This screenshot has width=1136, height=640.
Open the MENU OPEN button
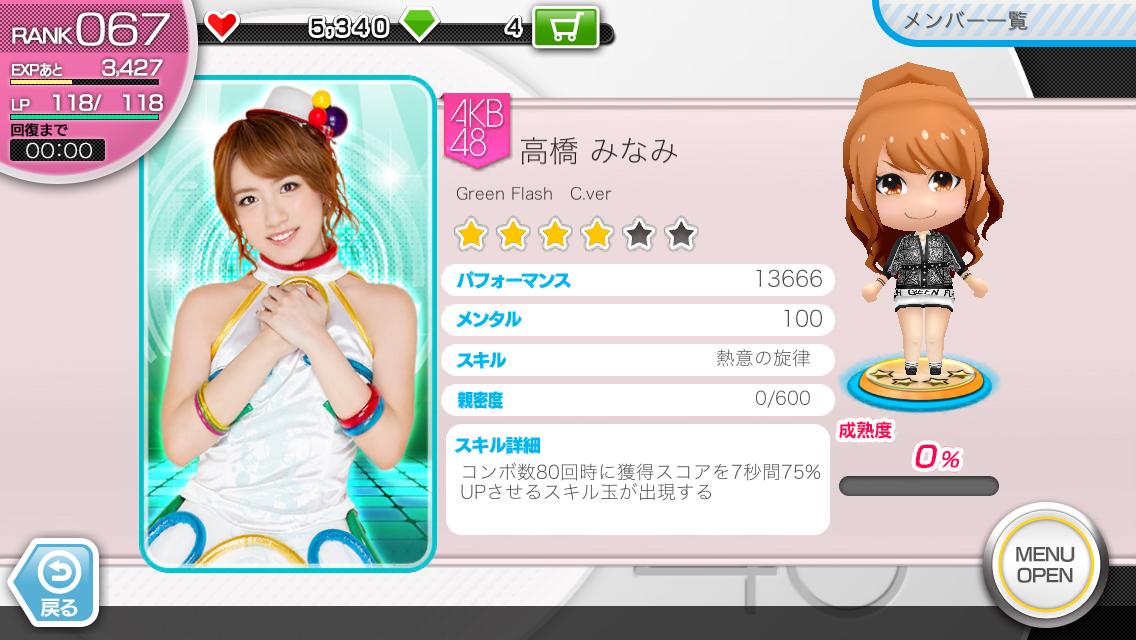pyautogui.click(x=1044, y=565)
